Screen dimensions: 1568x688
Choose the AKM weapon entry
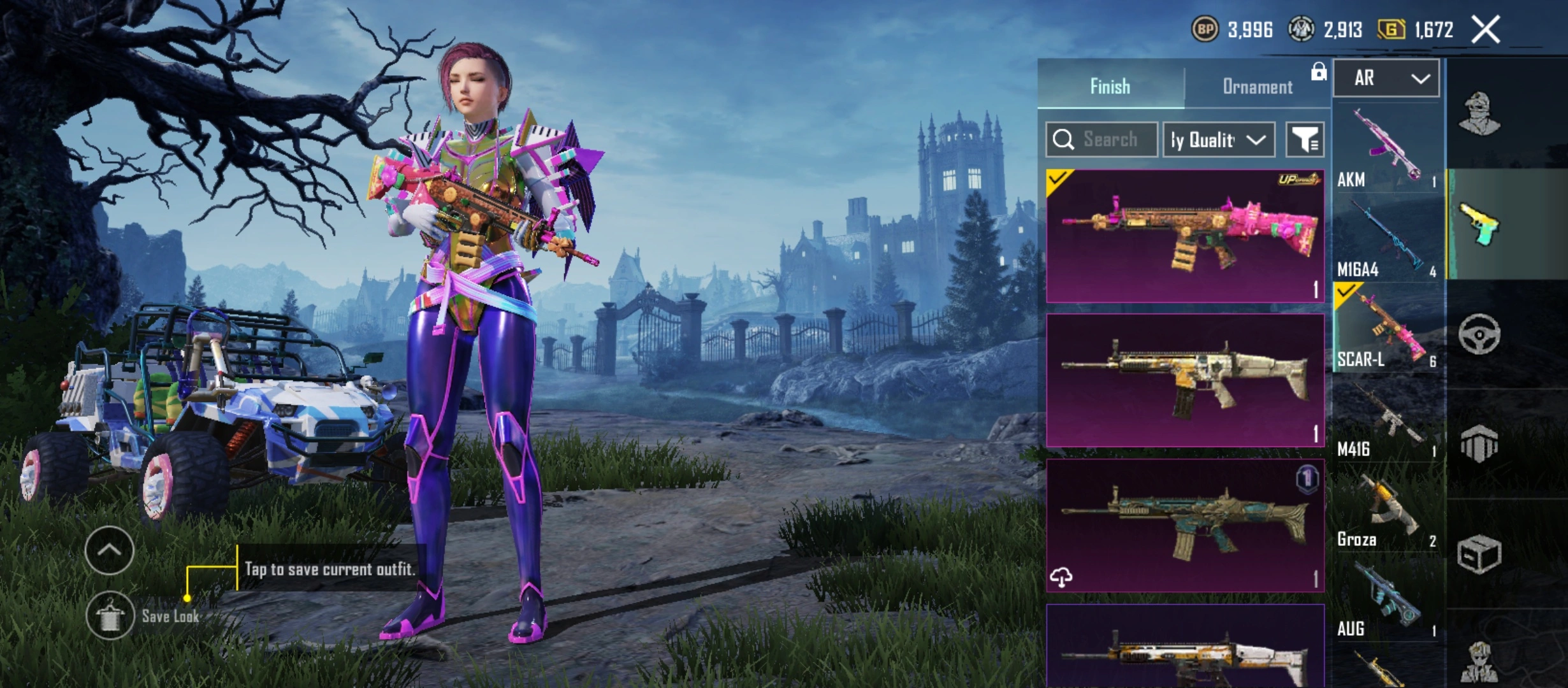(x=1387, y=150)
